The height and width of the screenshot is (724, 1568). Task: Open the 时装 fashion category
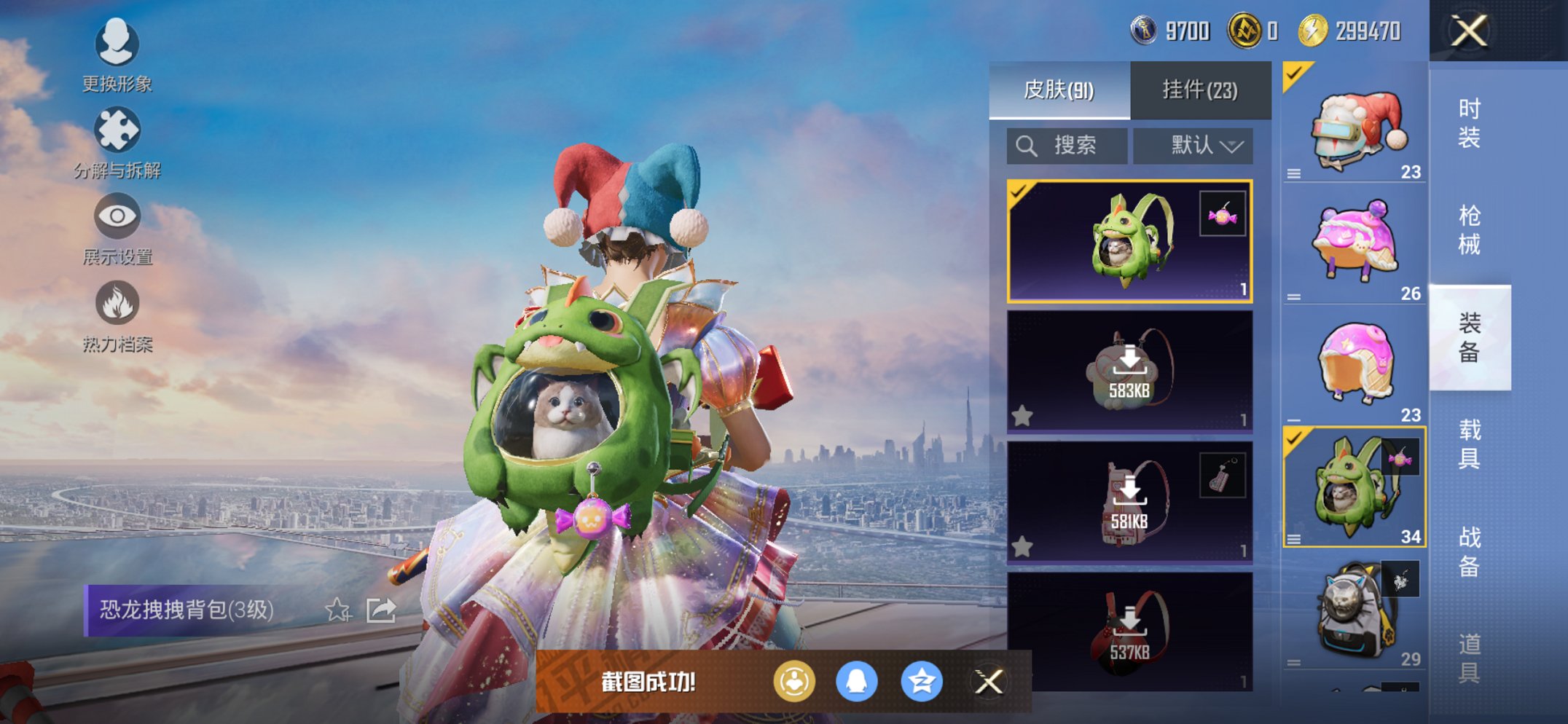[1468, 123]
